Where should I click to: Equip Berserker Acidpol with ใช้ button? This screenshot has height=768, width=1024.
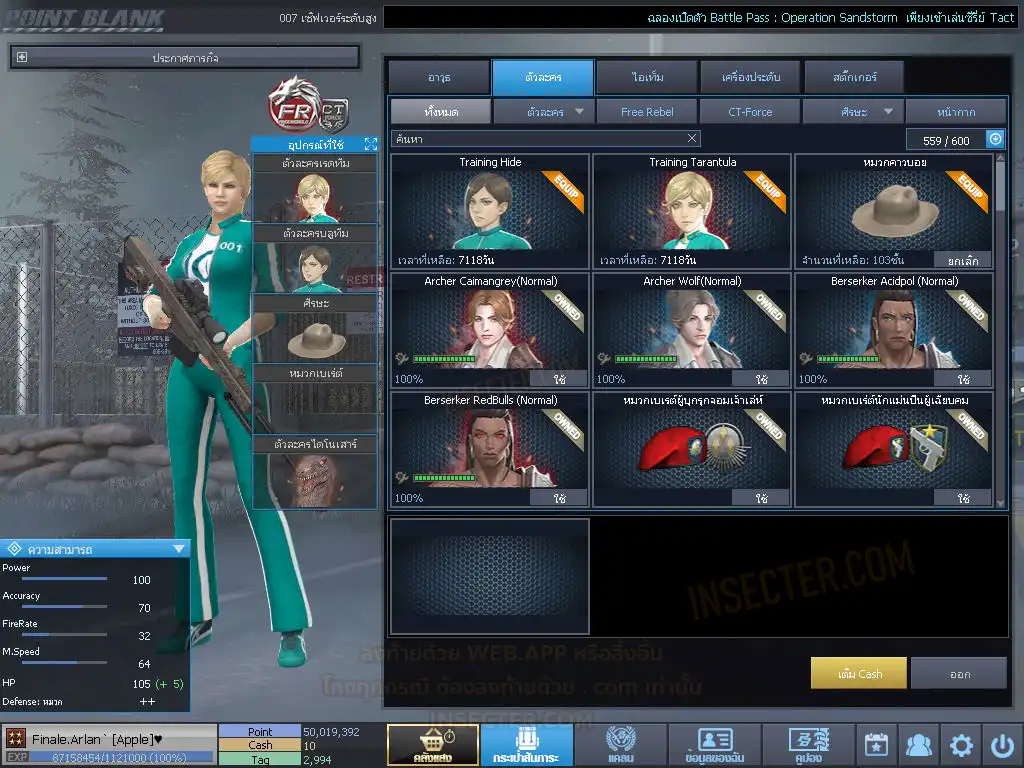(x=963, y=379)
